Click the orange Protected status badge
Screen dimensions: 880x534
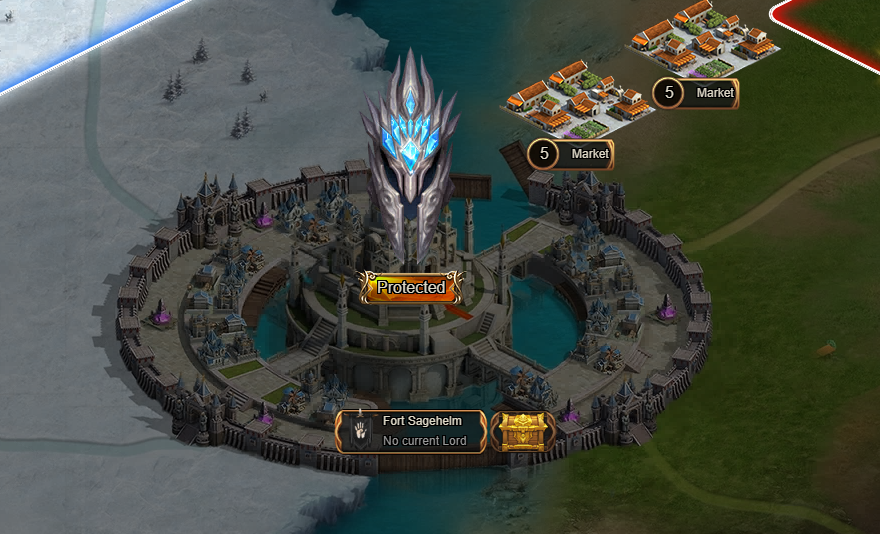[411, 287]
